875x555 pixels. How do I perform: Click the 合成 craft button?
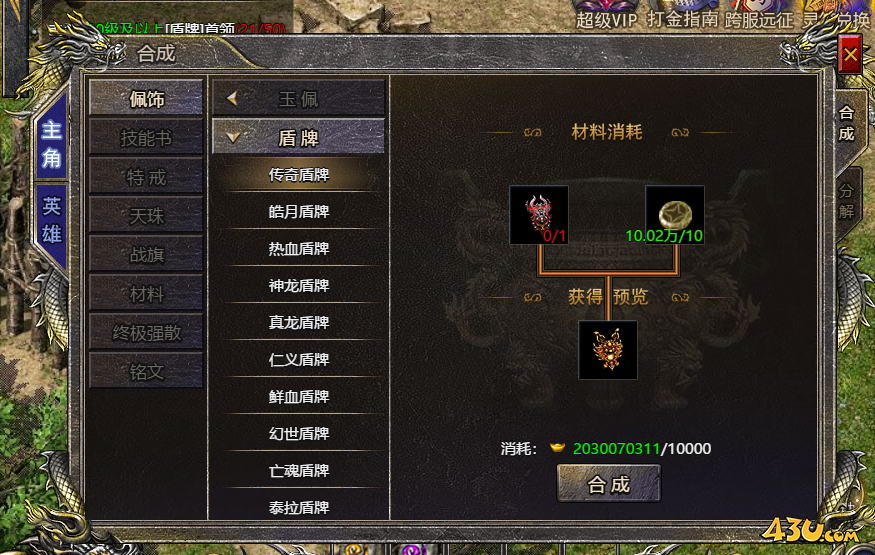608,484
